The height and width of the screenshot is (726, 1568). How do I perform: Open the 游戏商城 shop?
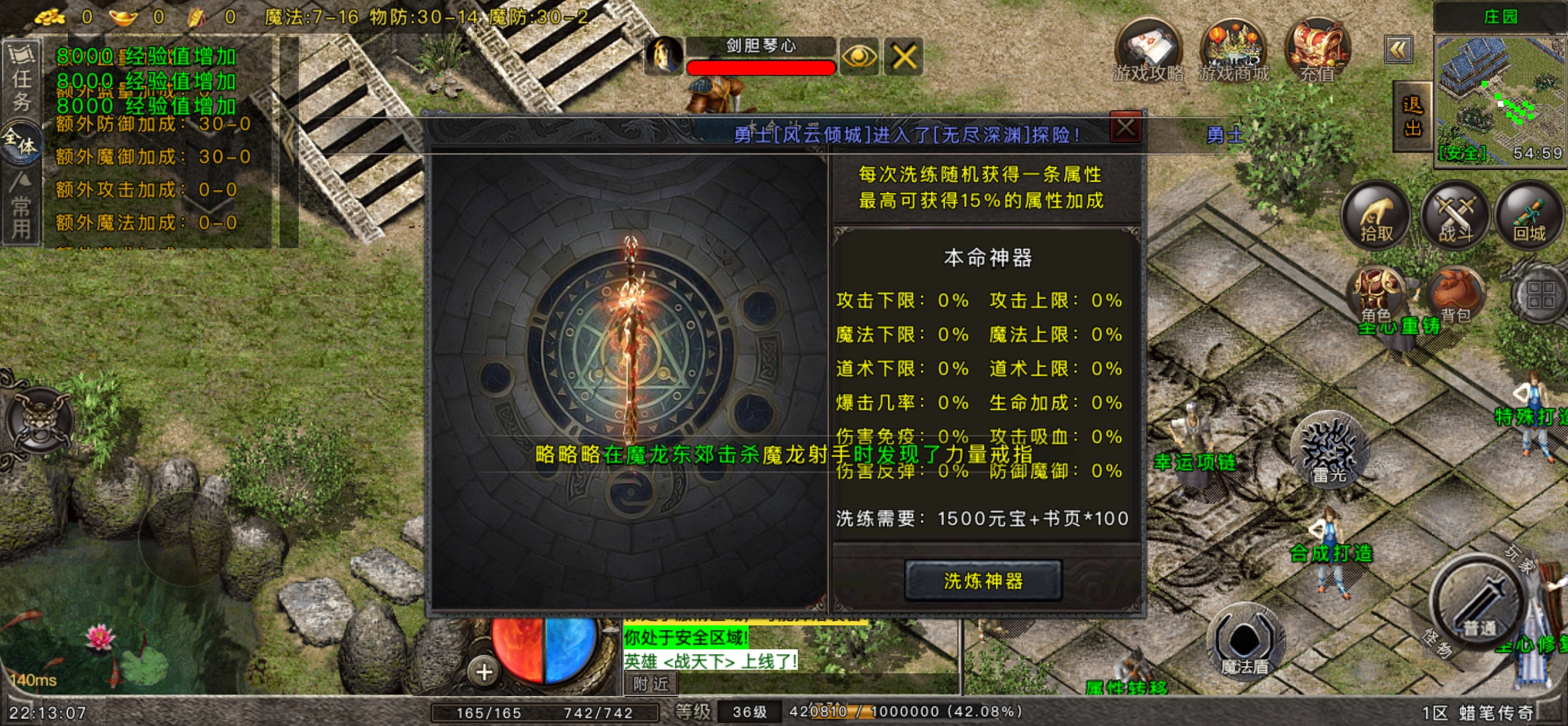tap(1233, 51)
